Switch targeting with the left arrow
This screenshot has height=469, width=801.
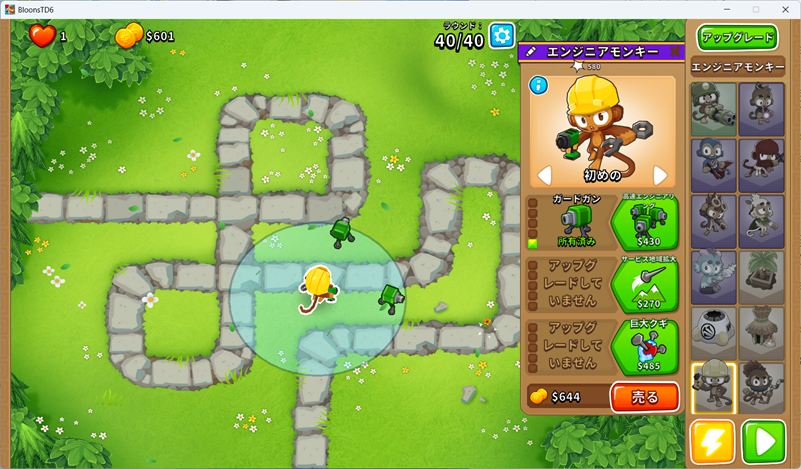tap(545, 176)
